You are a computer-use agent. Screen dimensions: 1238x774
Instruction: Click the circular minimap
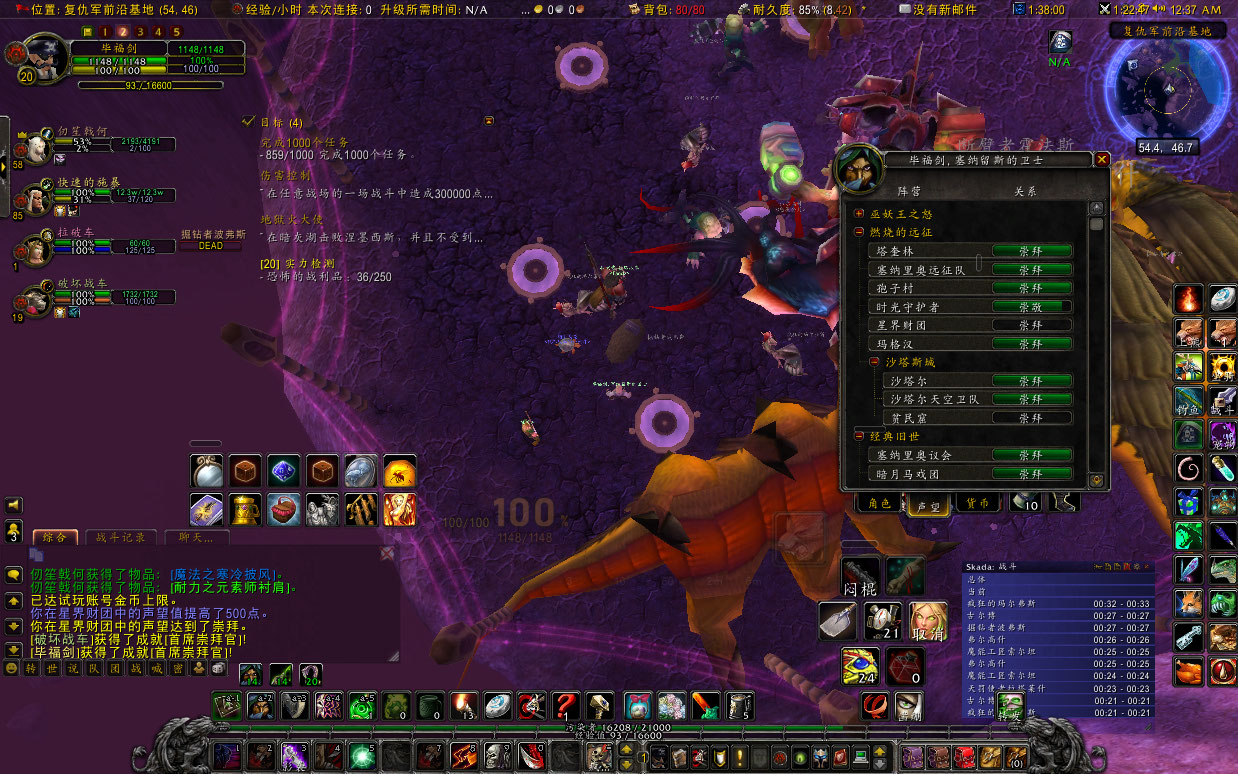[x=1167, y=88]
